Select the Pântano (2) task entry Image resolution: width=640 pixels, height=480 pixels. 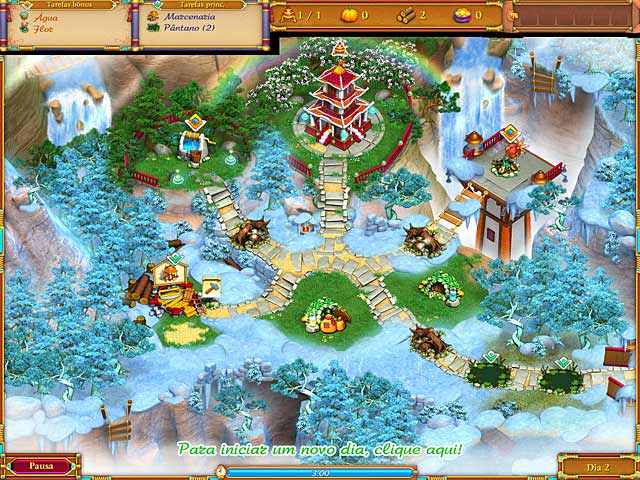click(188, 29)
